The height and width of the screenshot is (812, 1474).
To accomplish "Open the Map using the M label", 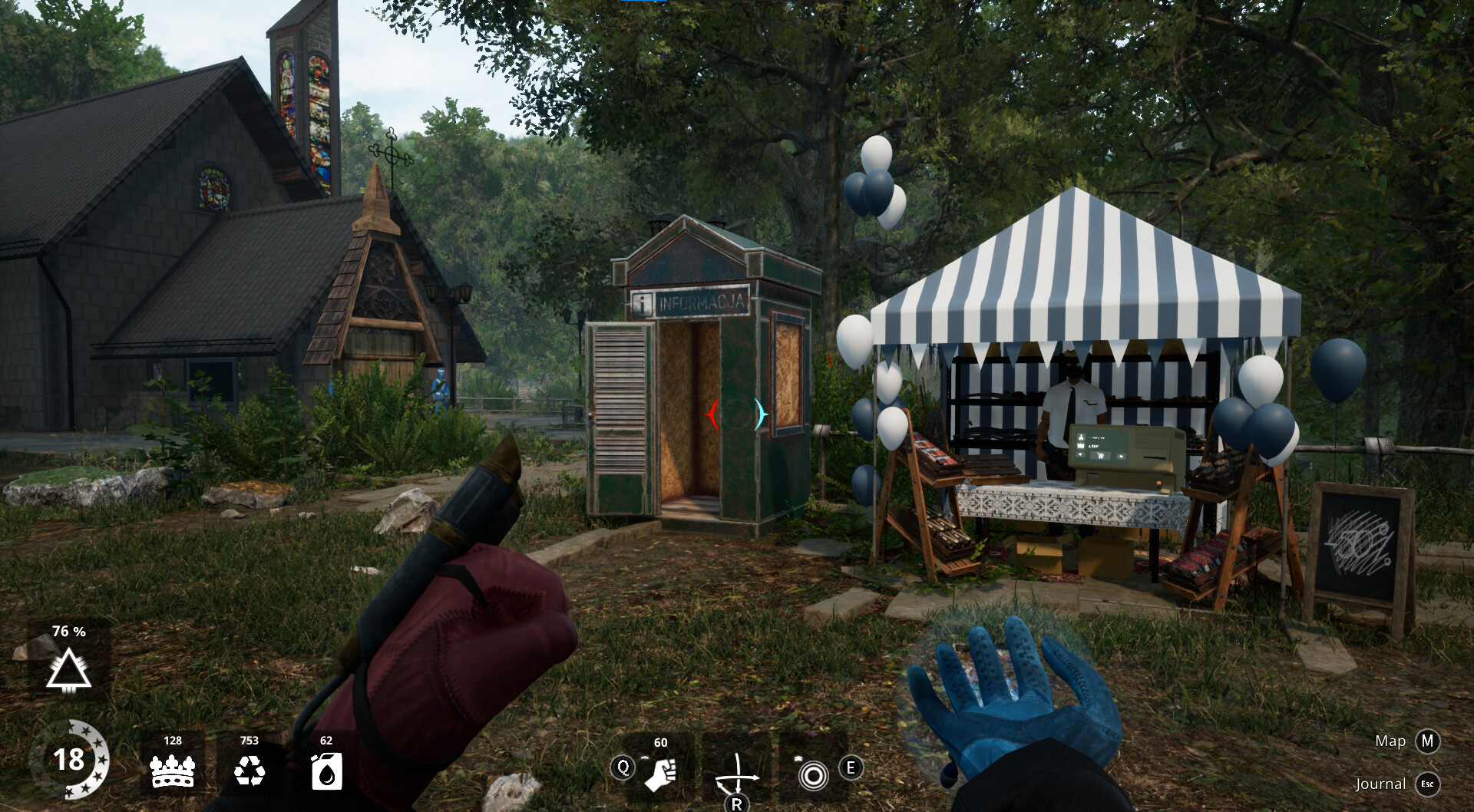I will 1428,741.
